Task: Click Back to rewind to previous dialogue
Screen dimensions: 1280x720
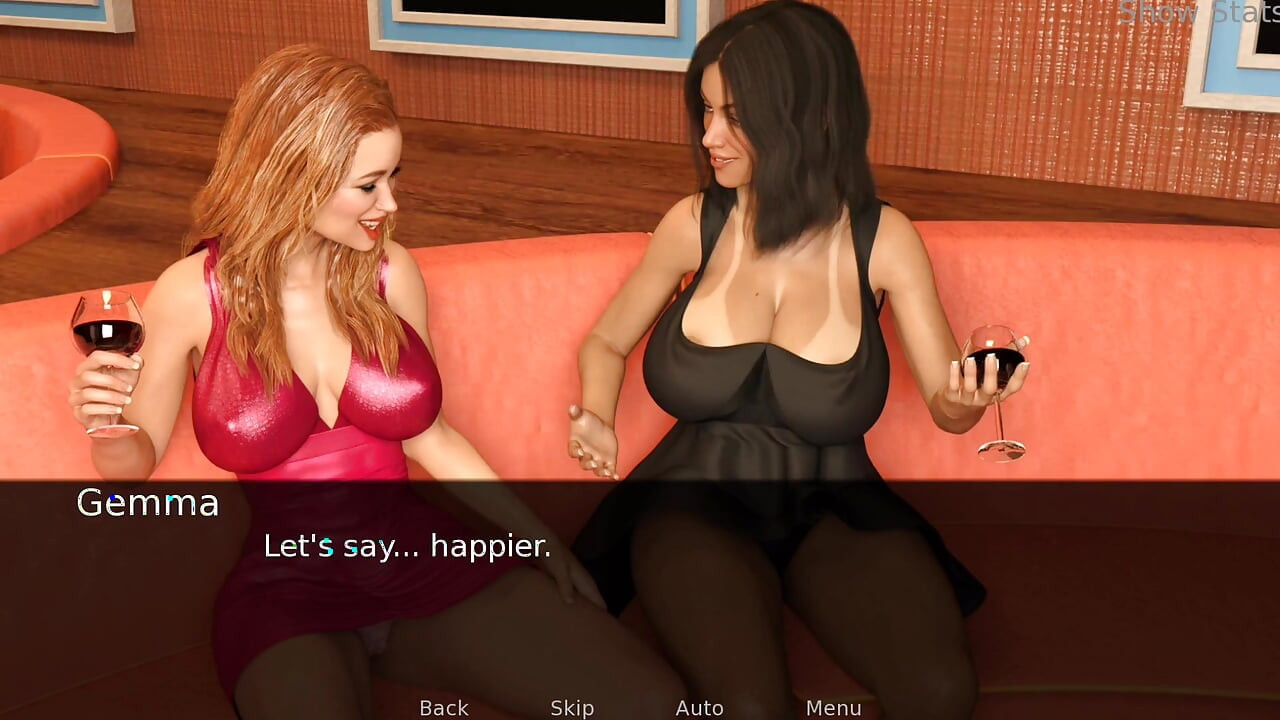Action: [443, 707]
